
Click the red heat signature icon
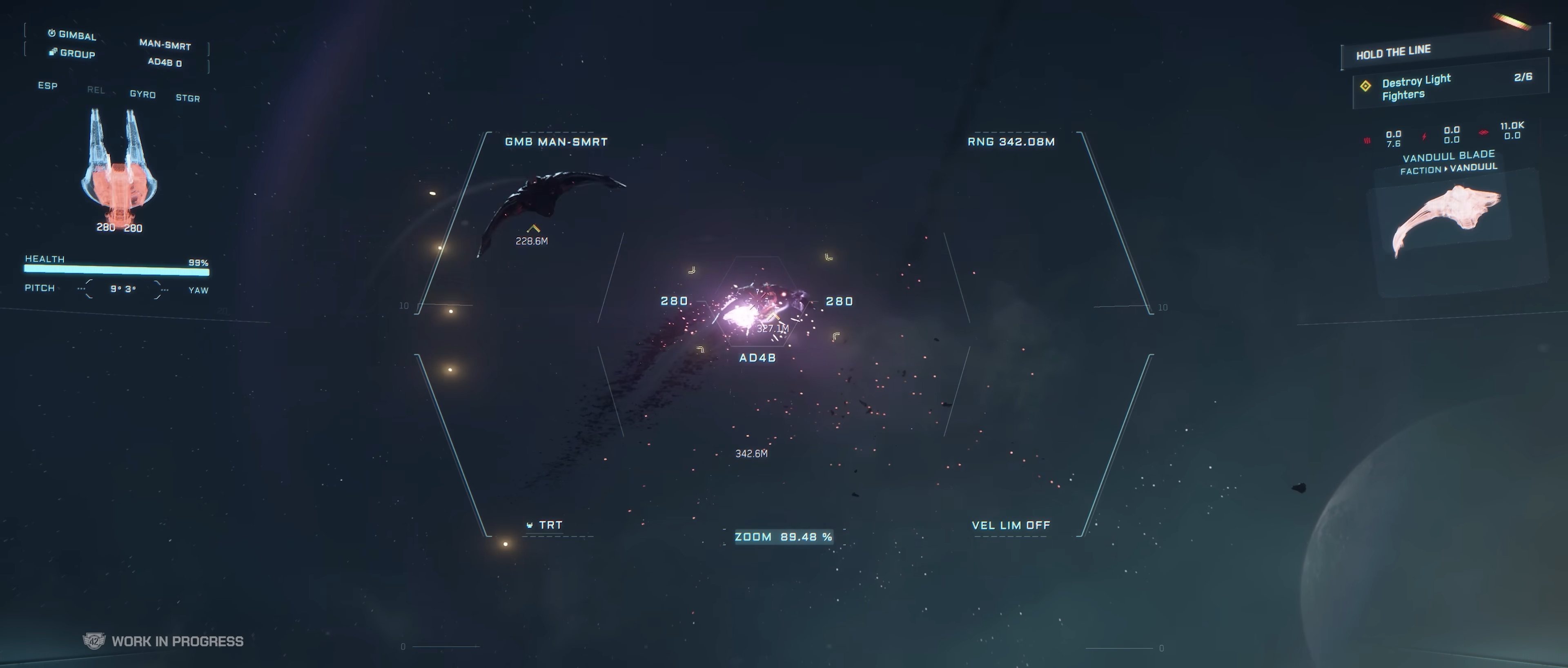[1368, 140]
